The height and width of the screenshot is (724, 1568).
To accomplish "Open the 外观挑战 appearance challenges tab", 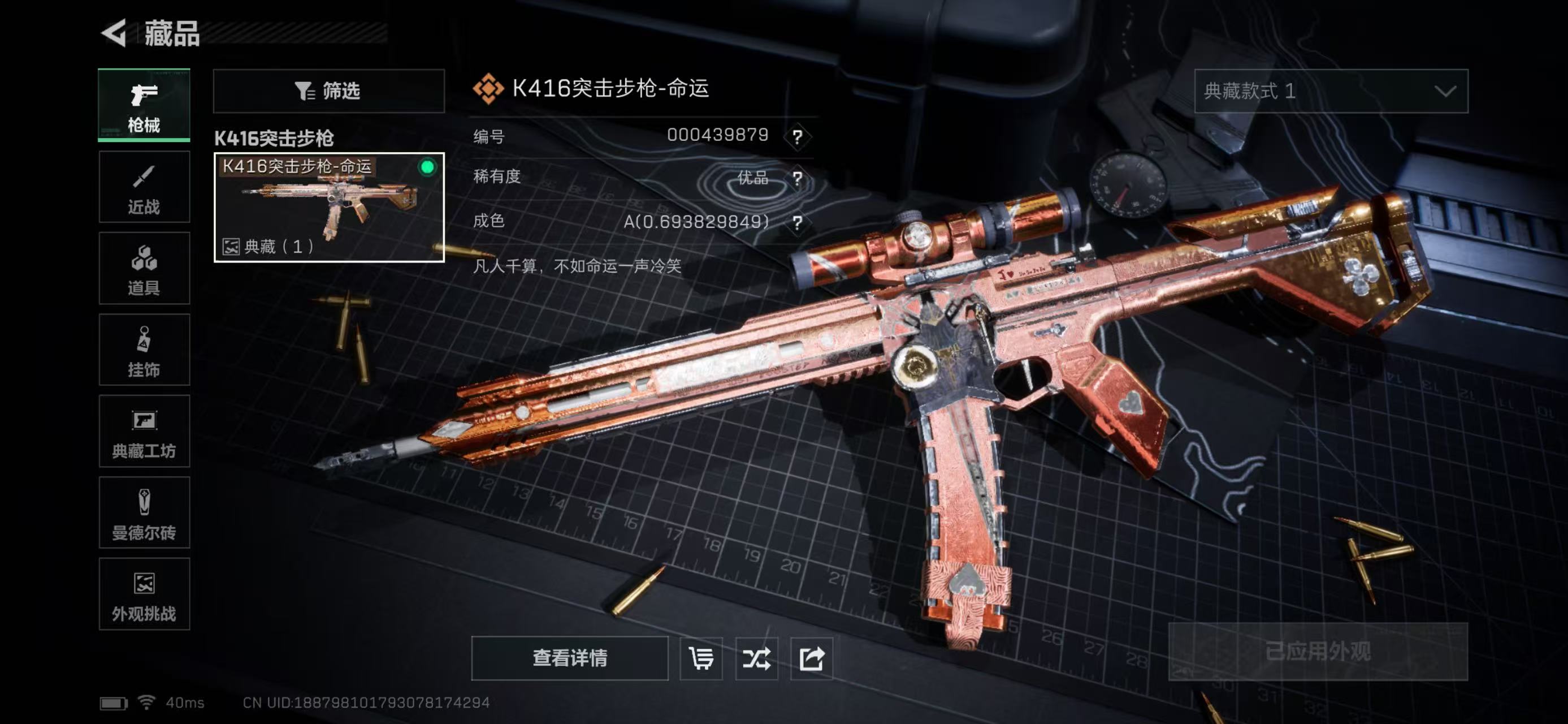I will click(x=144, y=594).
